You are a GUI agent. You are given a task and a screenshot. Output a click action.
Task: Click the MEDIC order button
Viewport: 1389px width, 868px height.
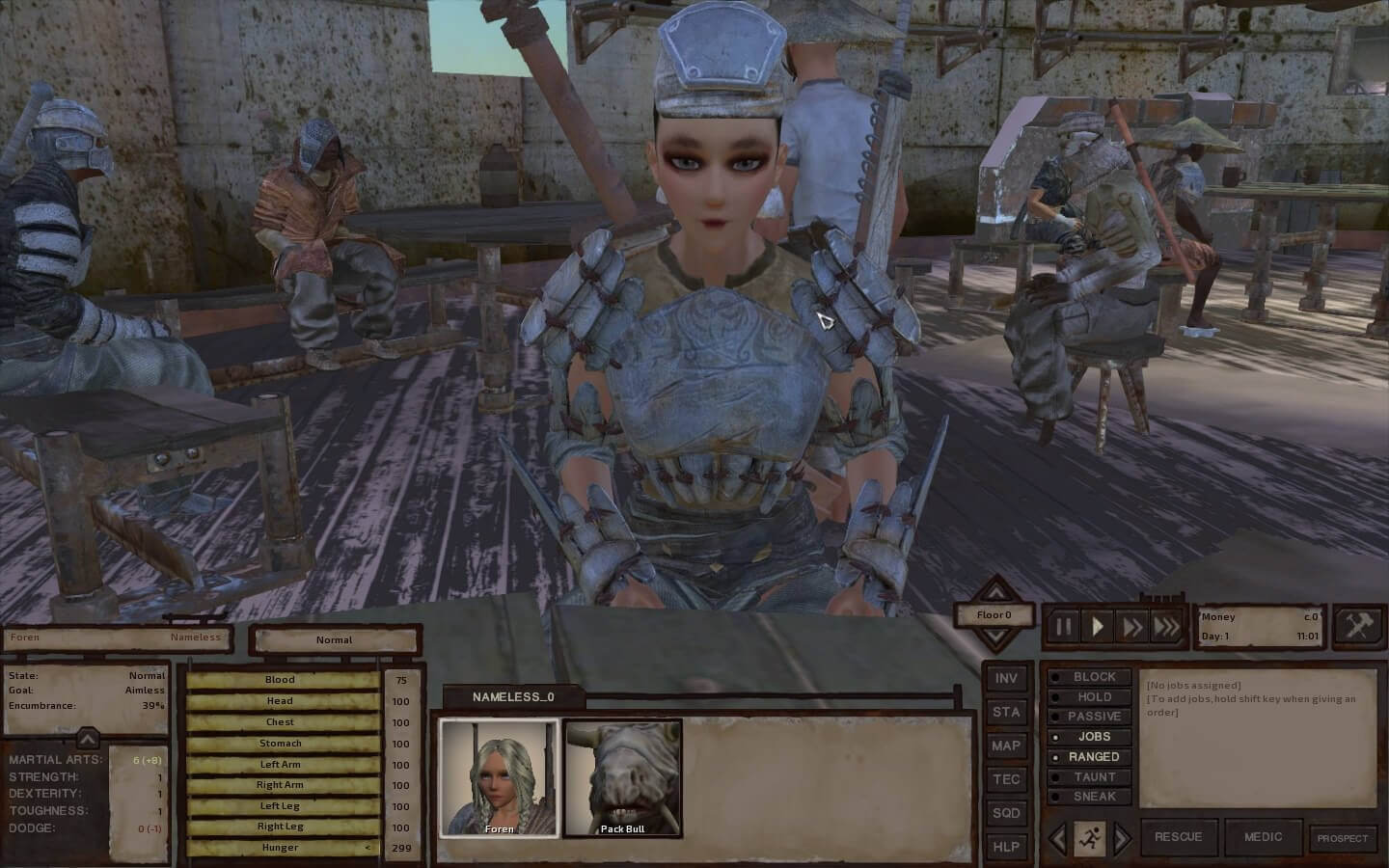click(x=1263, y=837)
